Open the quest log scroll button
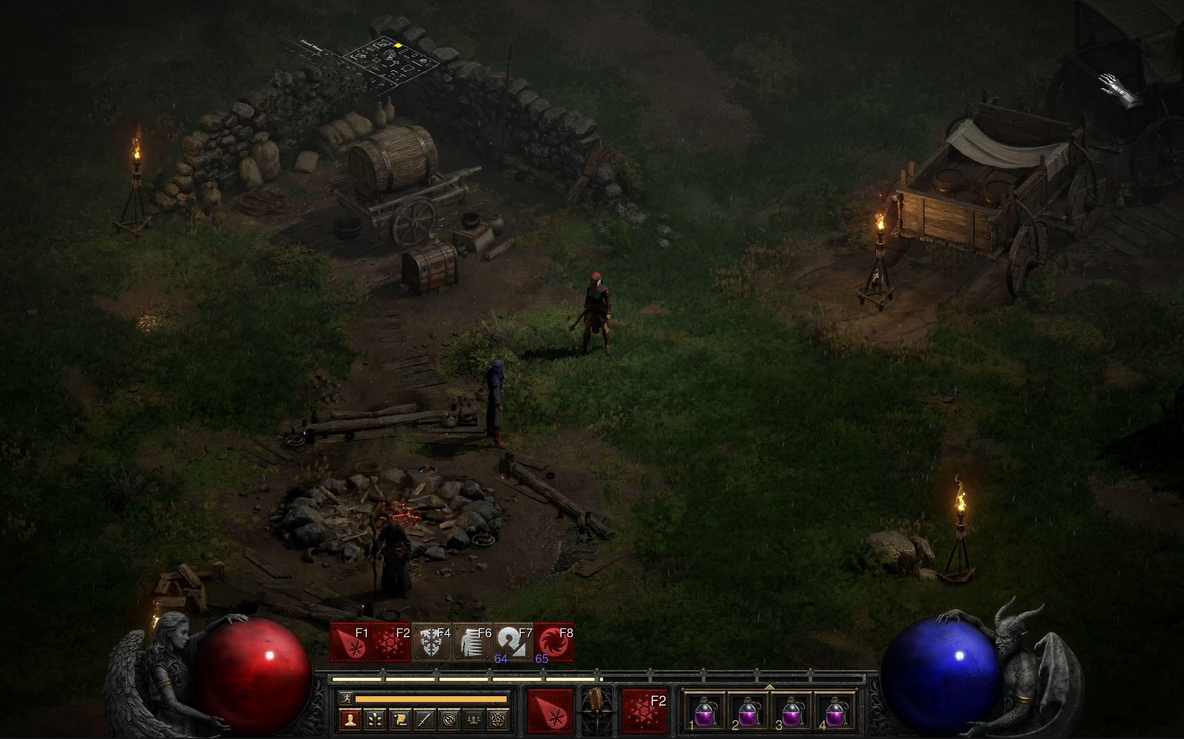Viewport: 1184px width, 739px height. (x=400, y=719)
